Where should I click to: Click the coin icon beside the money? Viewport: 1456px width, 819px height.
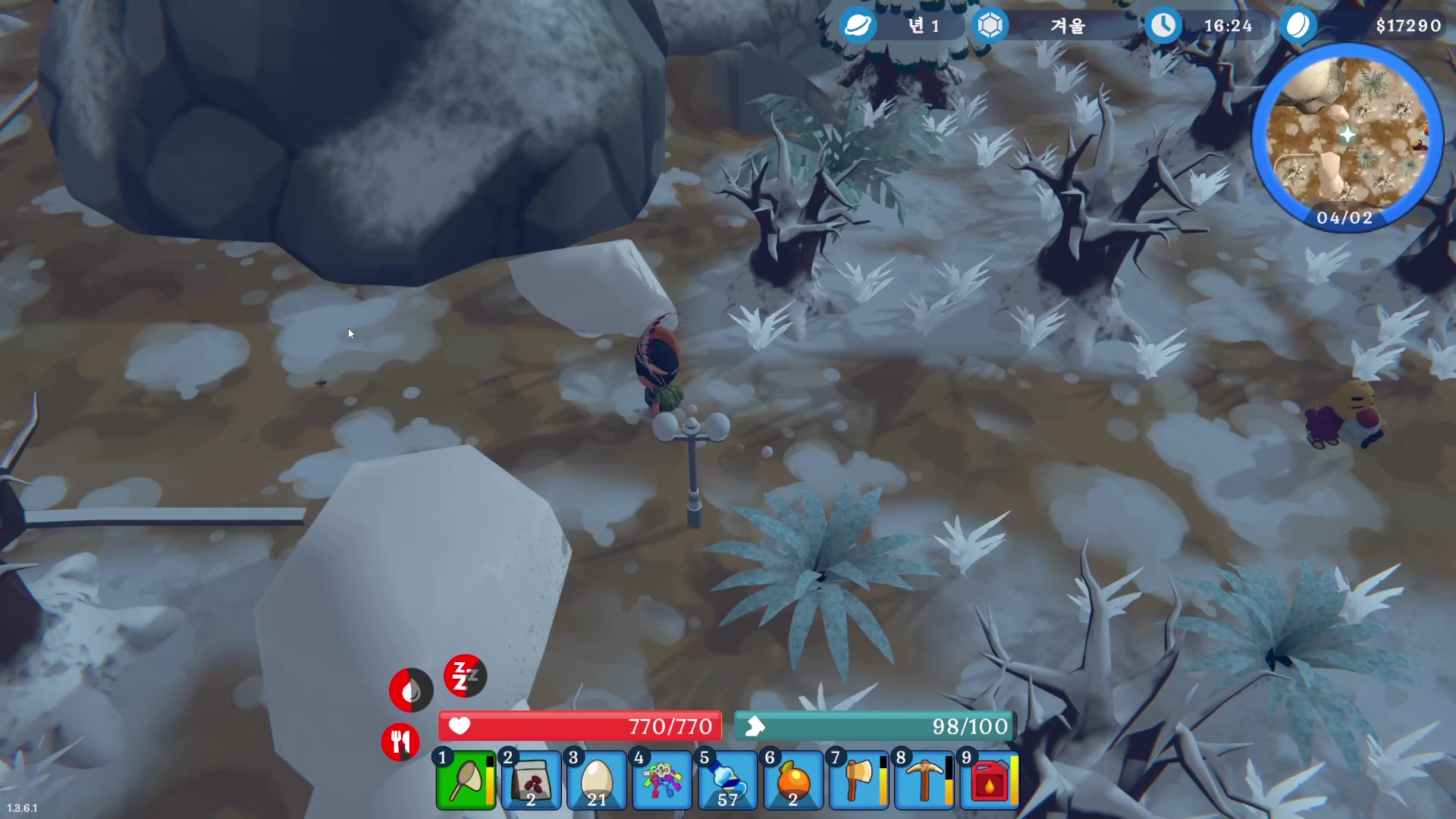[x=1298, y=26]
